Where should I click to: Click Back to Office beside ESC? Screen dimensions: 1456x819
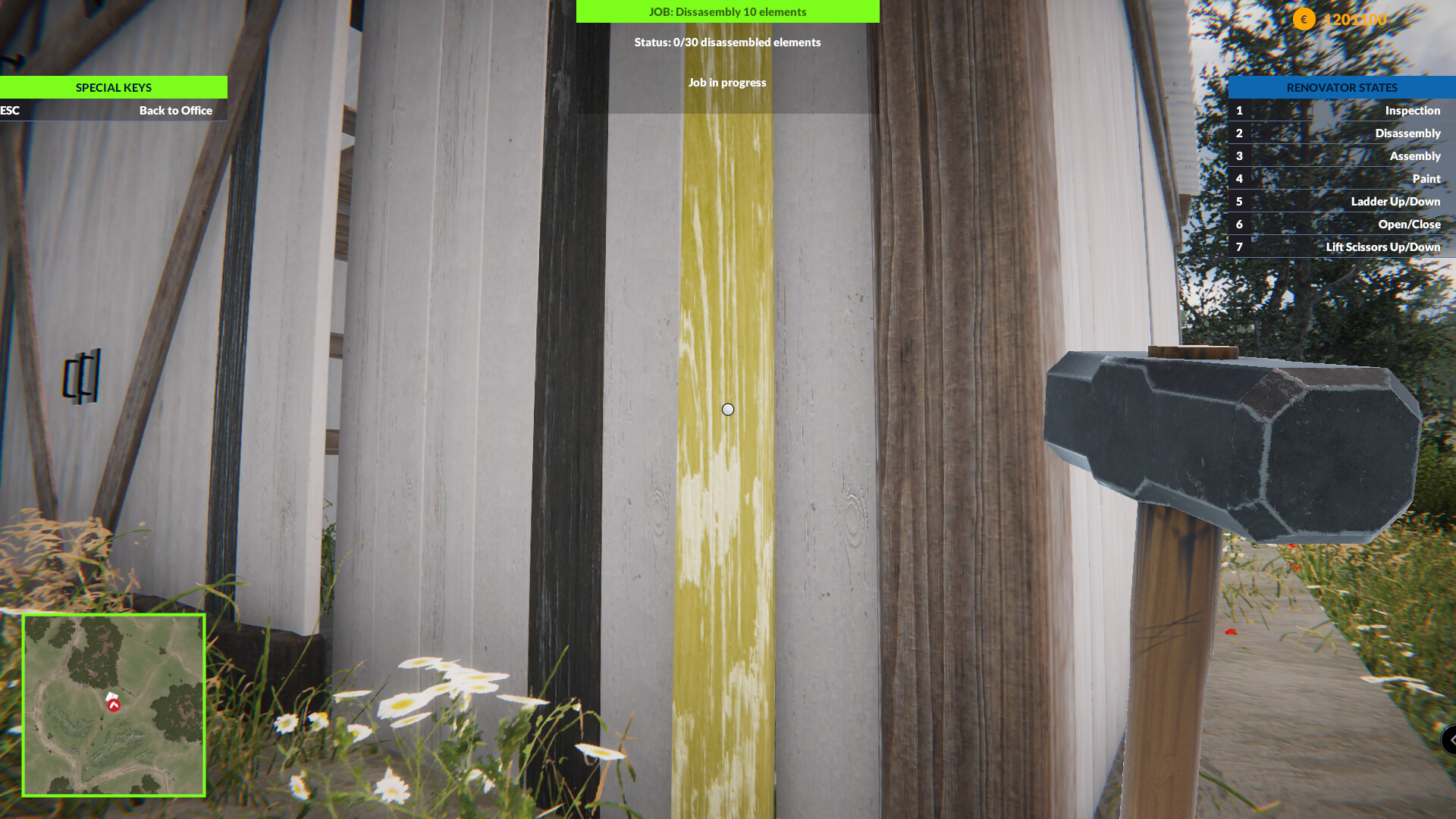175,110
